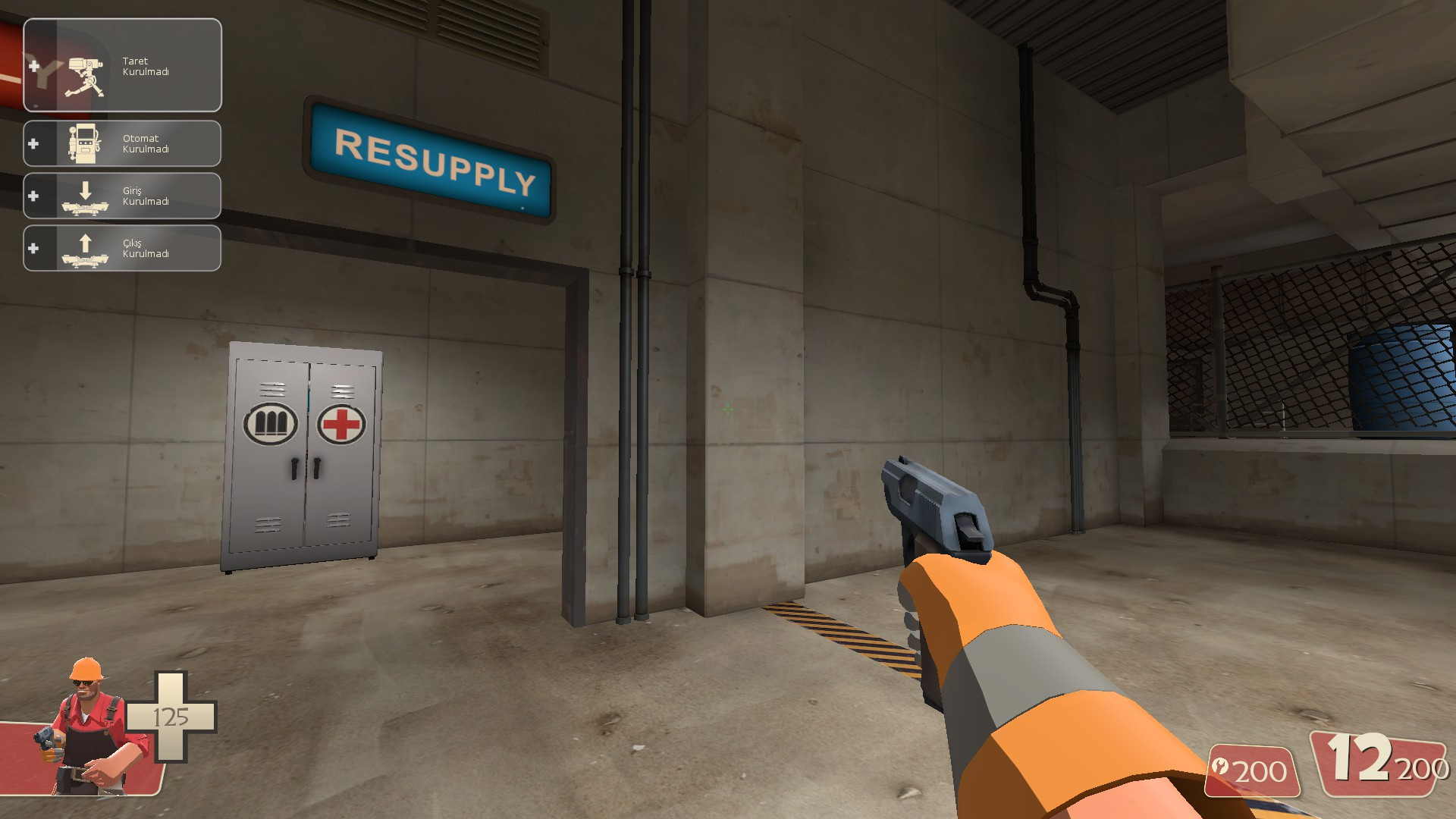
Task: Toggle the plus next to Çıkış Kurulmadı
Action: coord(35,248)
